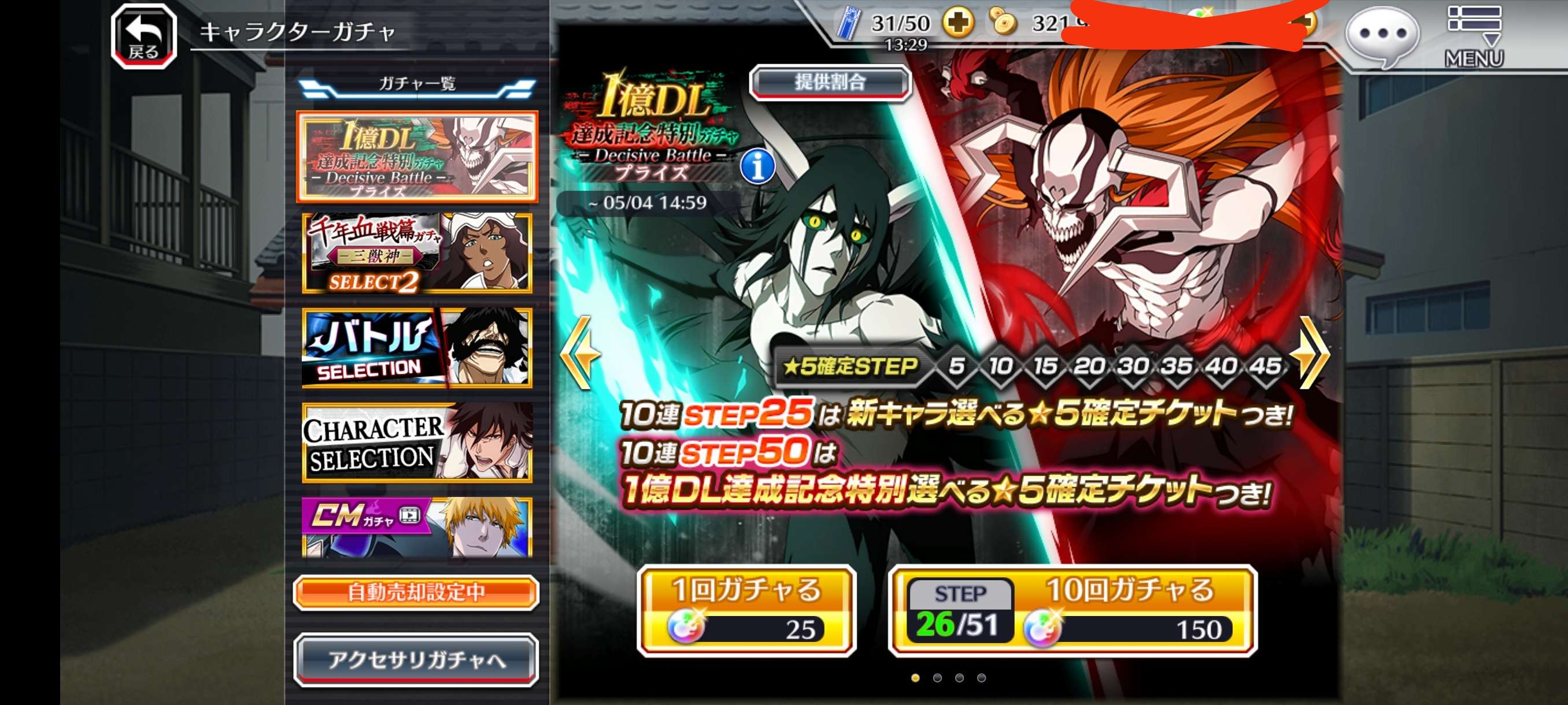Tap the 自動売却設定中 auto-sell button
The height and width of the screenshot is (705, 1568).
(x=416, y=592)
